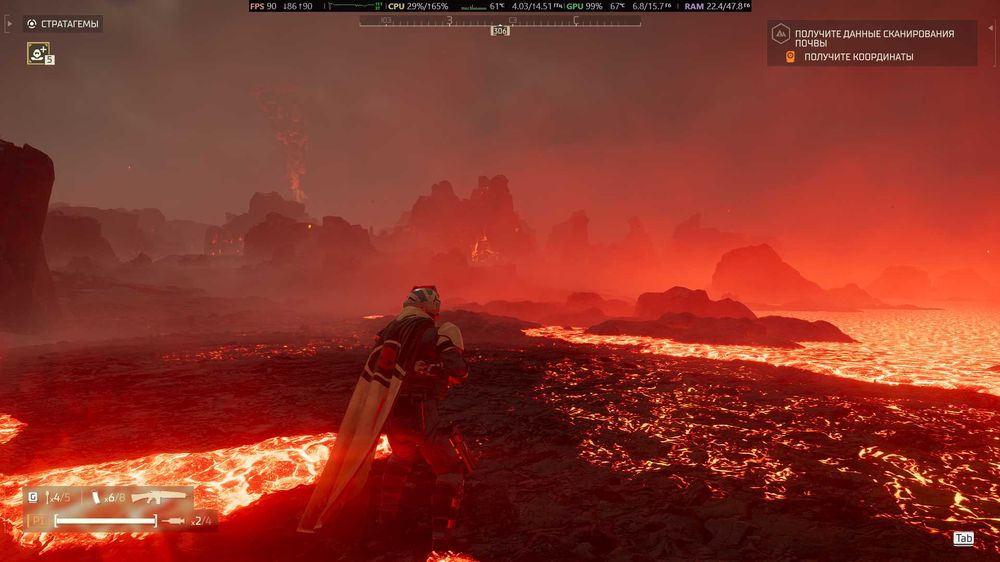Select the assault rifle weapon icon

pyautogui.click(x=158, y=497)
